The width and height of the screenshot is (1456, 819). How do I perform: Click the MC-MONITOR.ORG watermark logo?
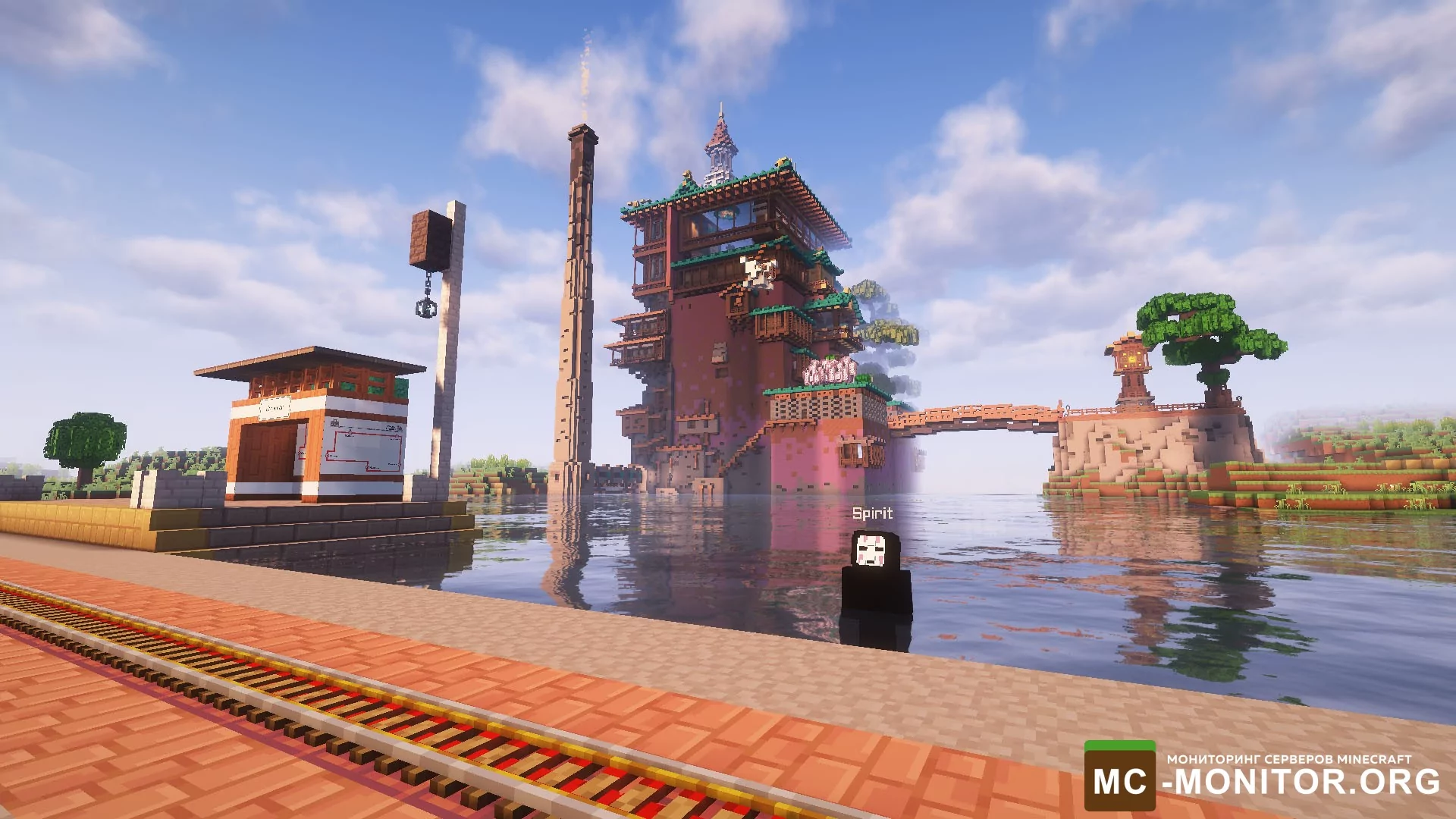pyautogui.click(x=1262, y=777)
